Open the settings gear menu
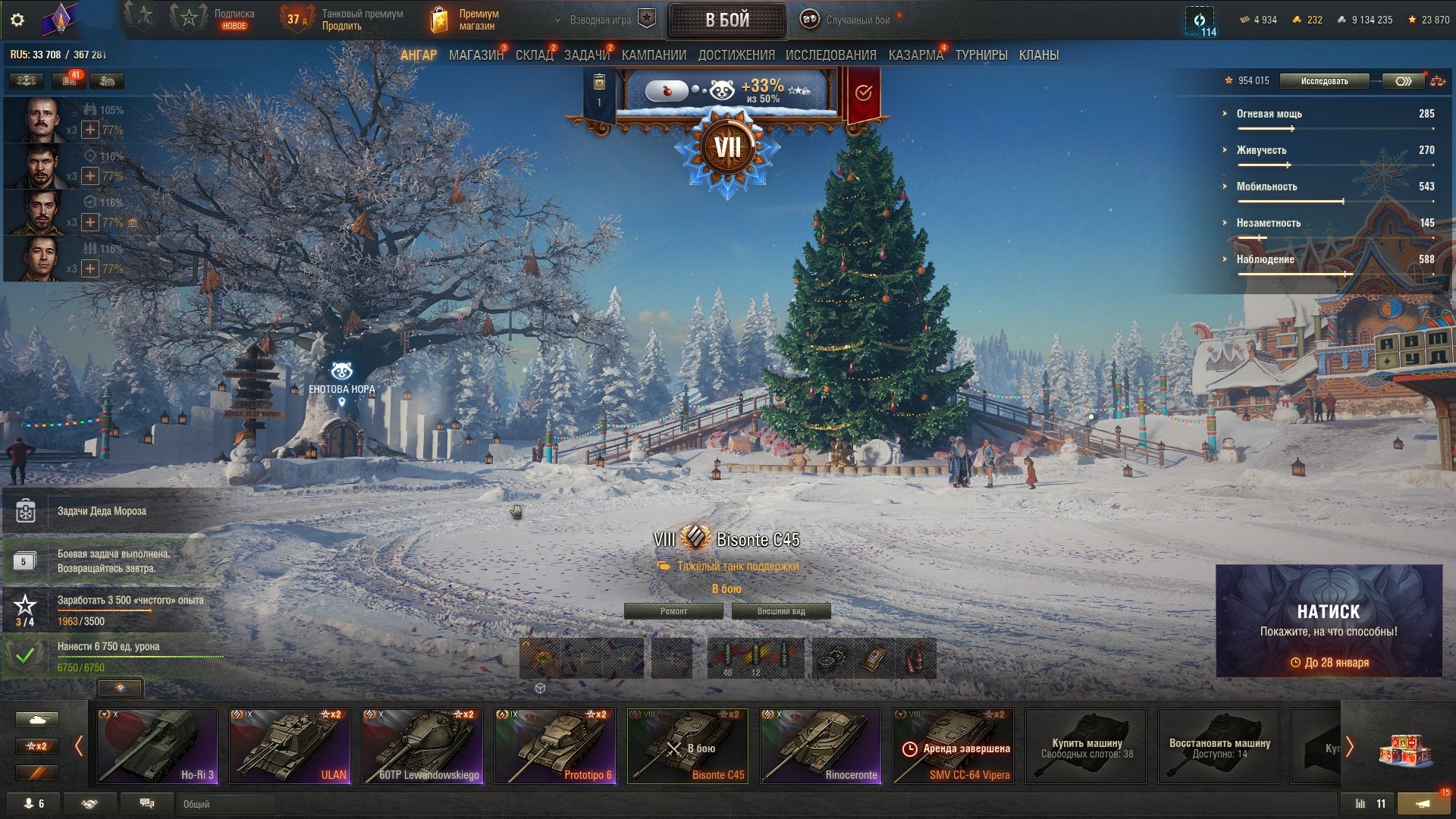1456x819 pixels. pos(17,20)
